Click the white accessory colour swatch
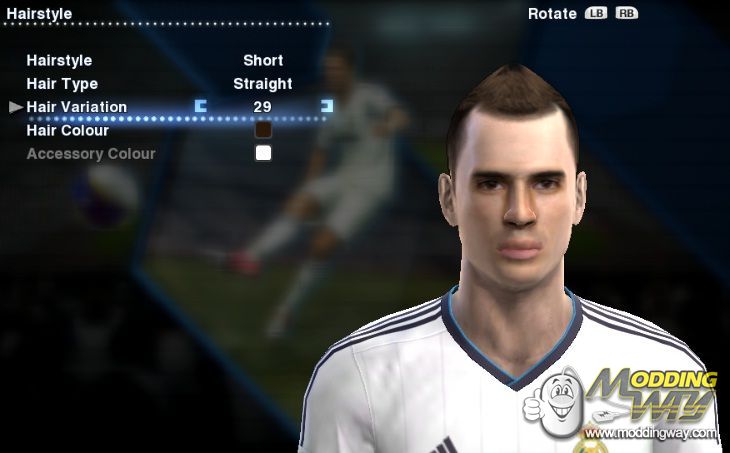 click(263, 153)
